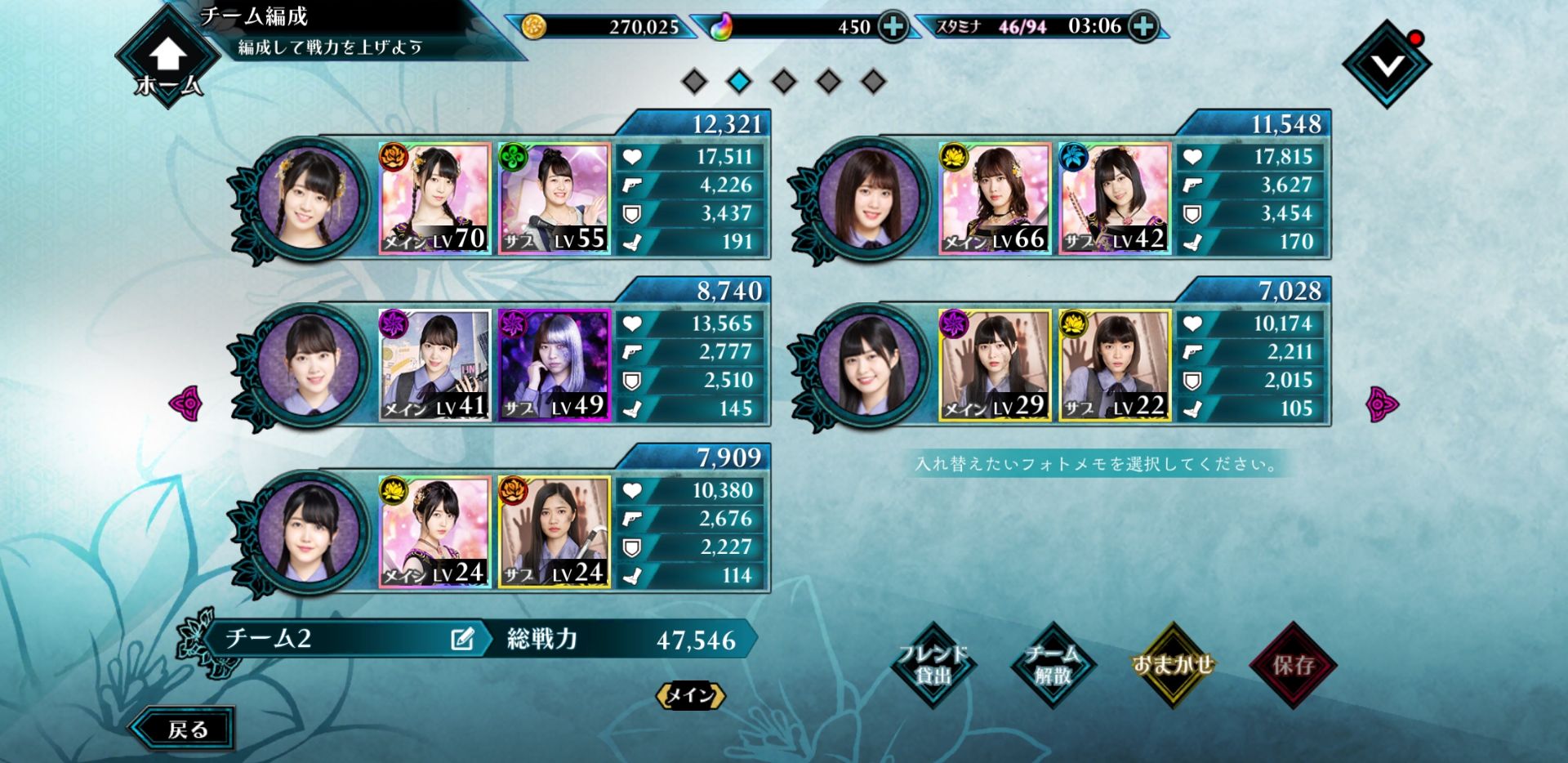Viewport: 1568px width, 763px height.
Task: Open the top-right dropdown arrow menu
Action: pyautogui.click(x=1387, y=65)
